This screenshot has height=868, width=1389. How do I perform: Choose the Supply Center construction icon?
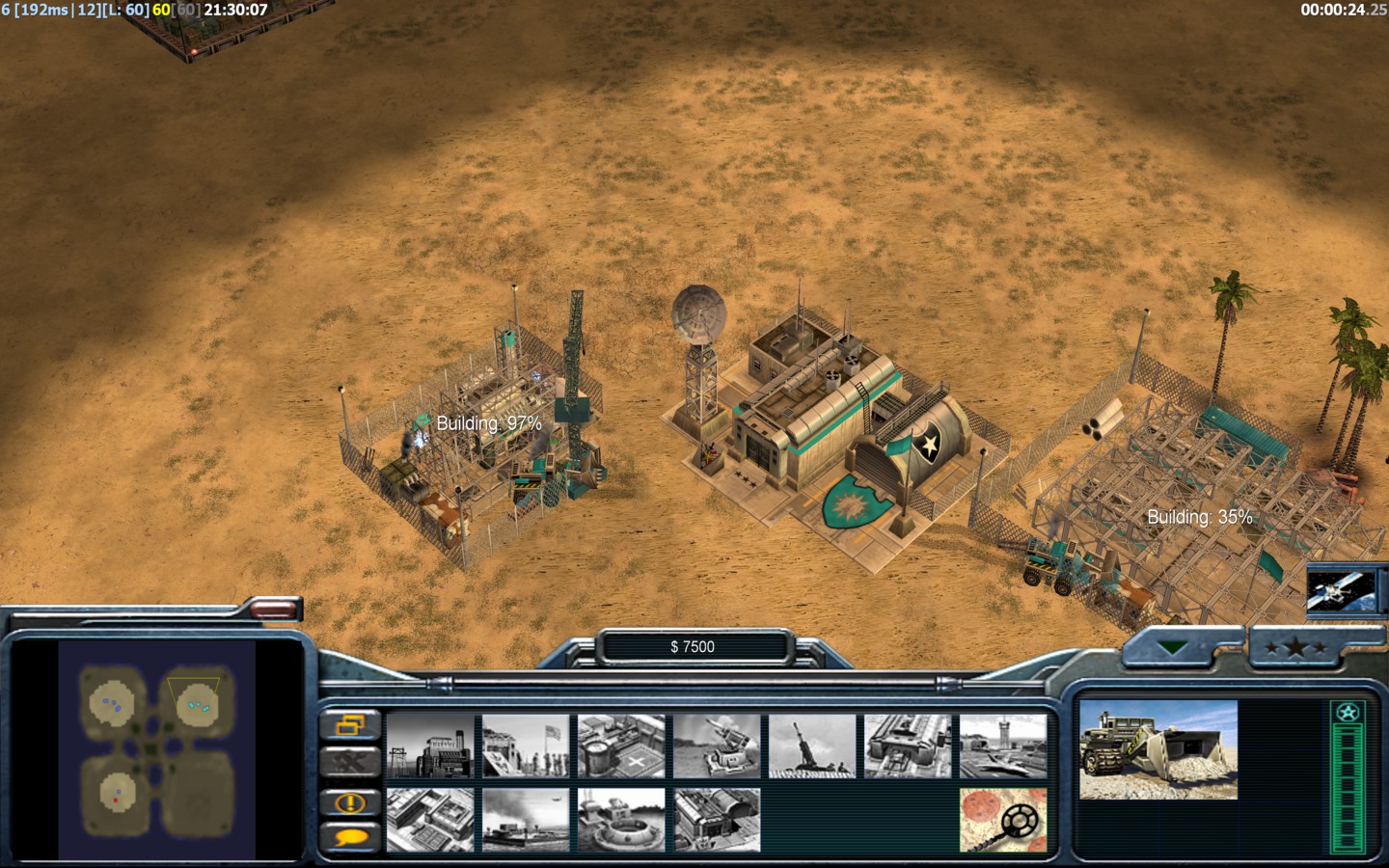pos(621,746)
